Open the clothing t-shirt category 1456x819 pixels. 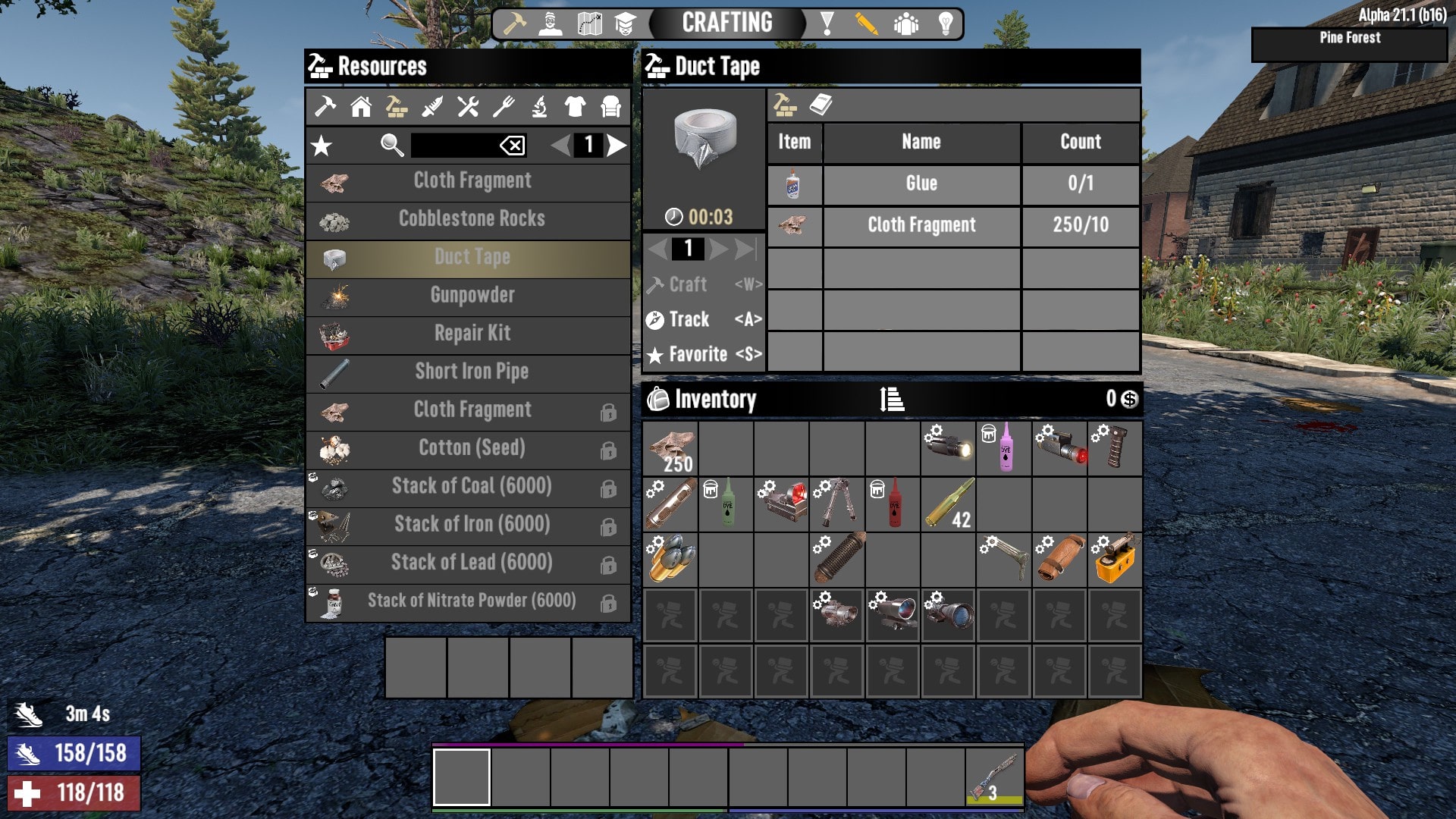click(x=575, y=107)
